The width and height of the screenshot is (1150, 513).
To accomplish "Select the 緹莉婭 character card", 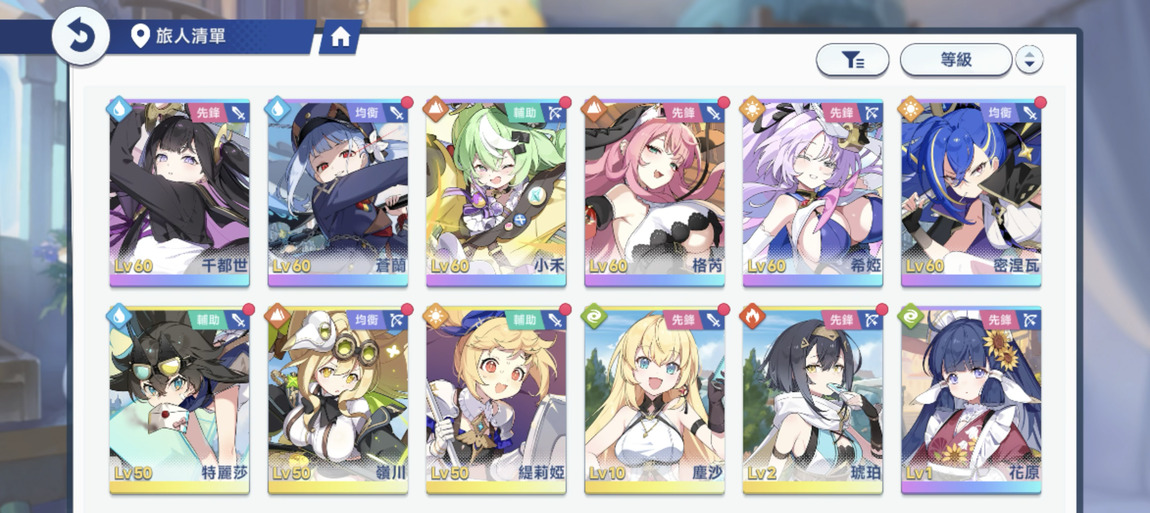I will tap(496, 400).
